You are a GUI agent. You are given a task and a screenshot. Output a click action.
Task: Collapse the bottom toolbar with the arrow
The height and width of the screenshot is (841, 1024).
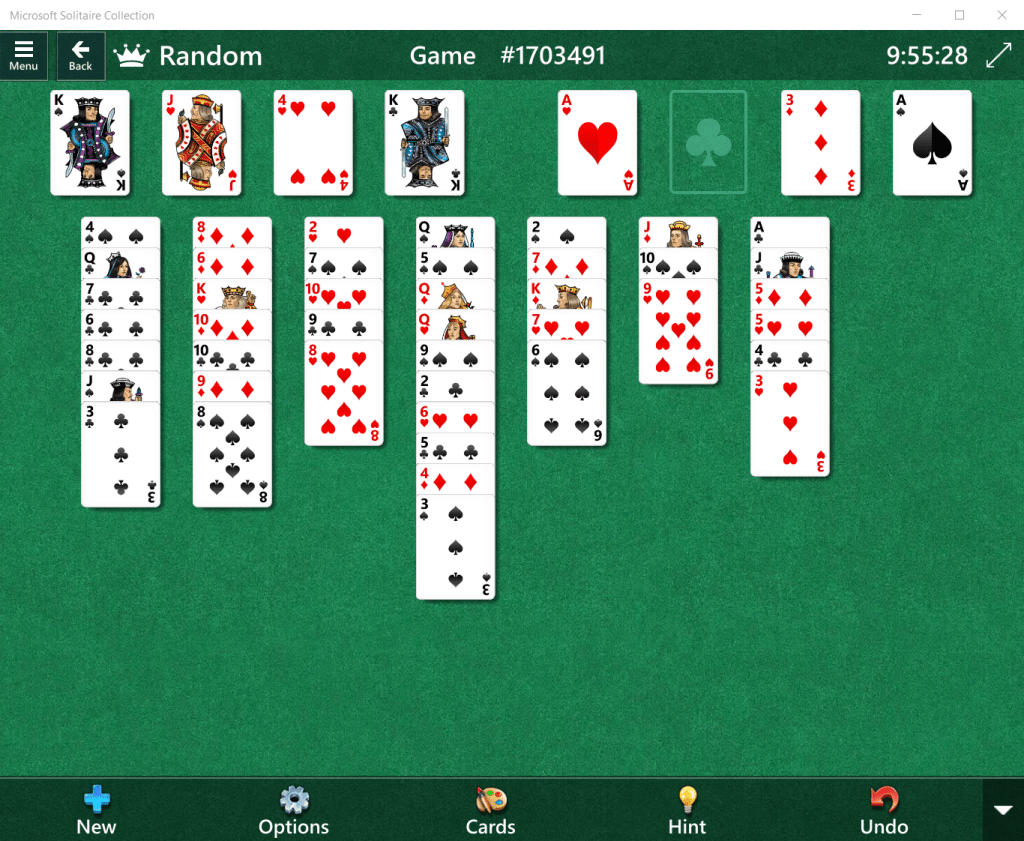(1003, 809)
